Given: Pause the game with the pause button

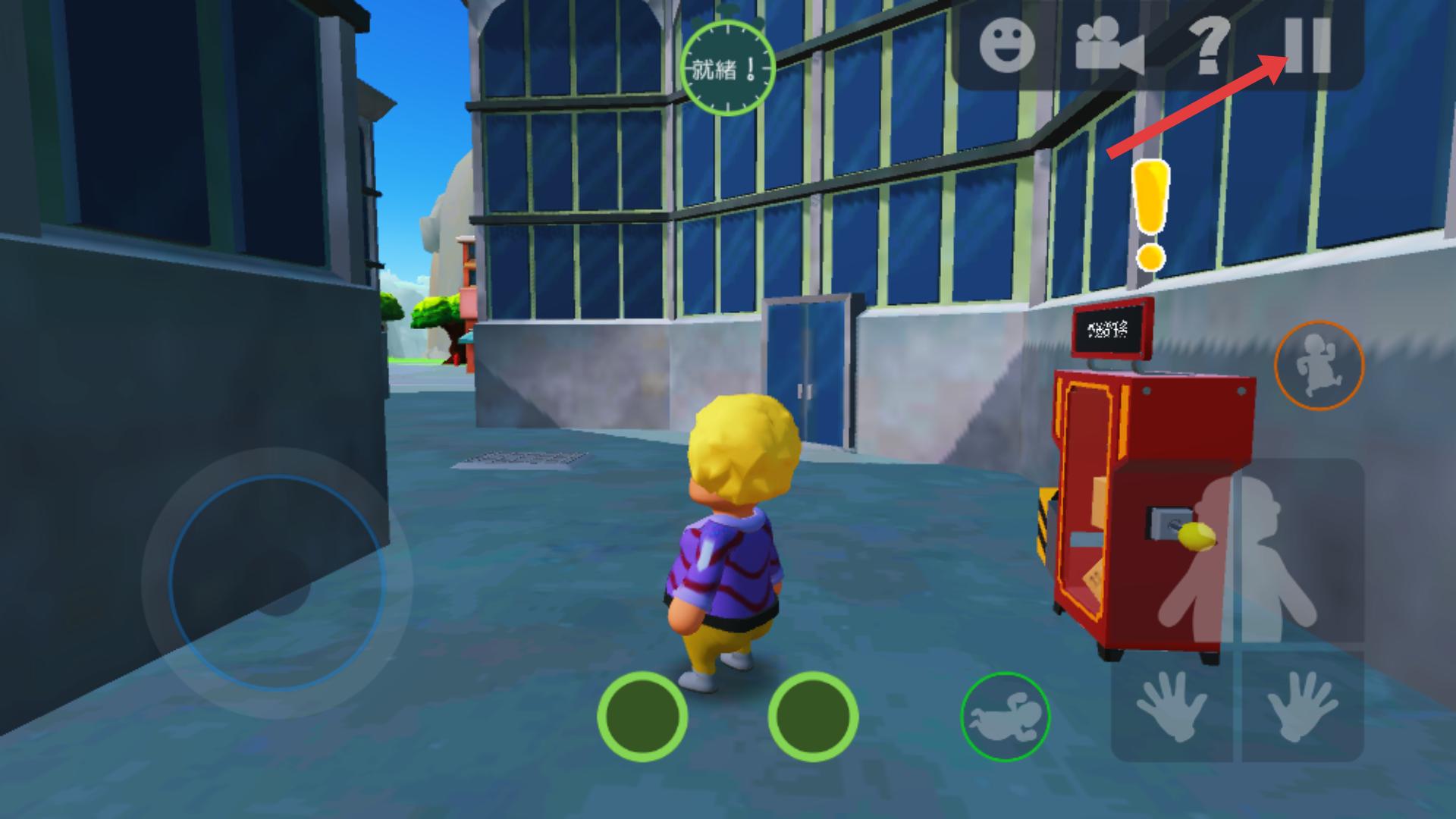Looking at the screenshot, I should 1307,45.
